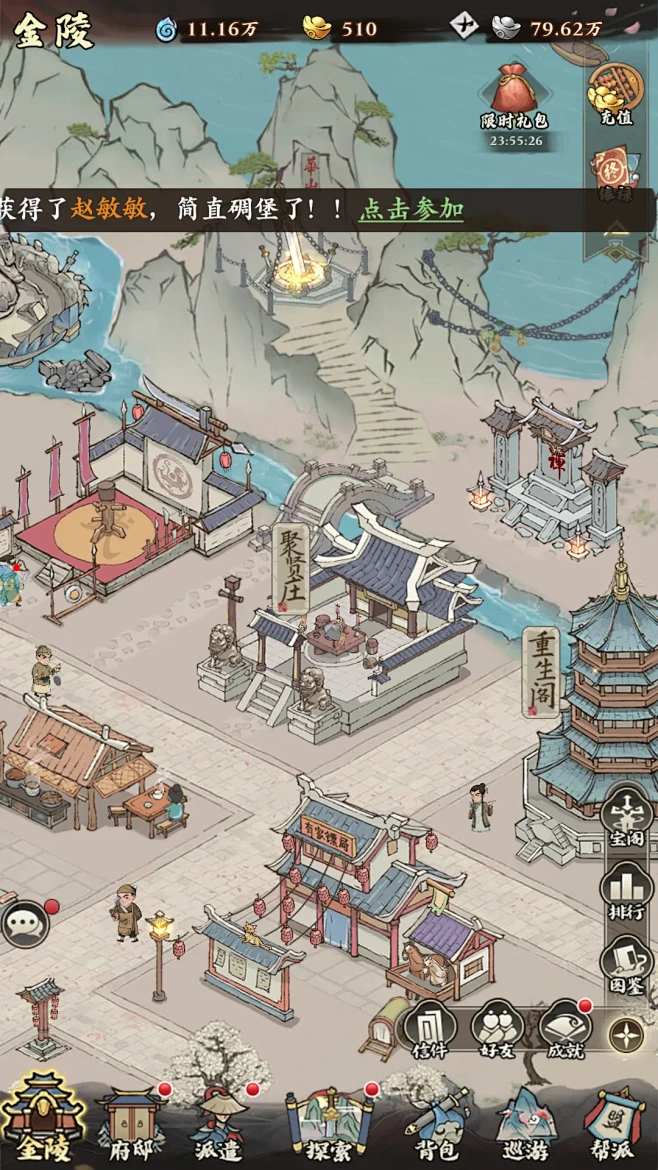
Task: View the 成就 achievements
Action: [x=565, y=1028]
